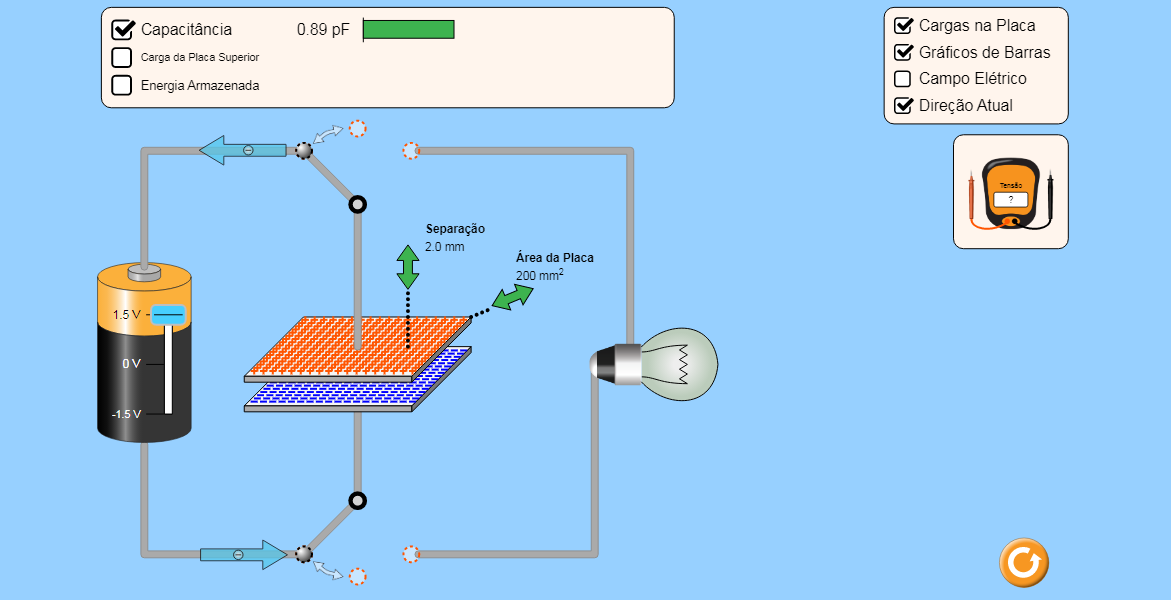
Task: Click the green Separação arrow handle
Action: pyautogui.click(x=408, y=267)
